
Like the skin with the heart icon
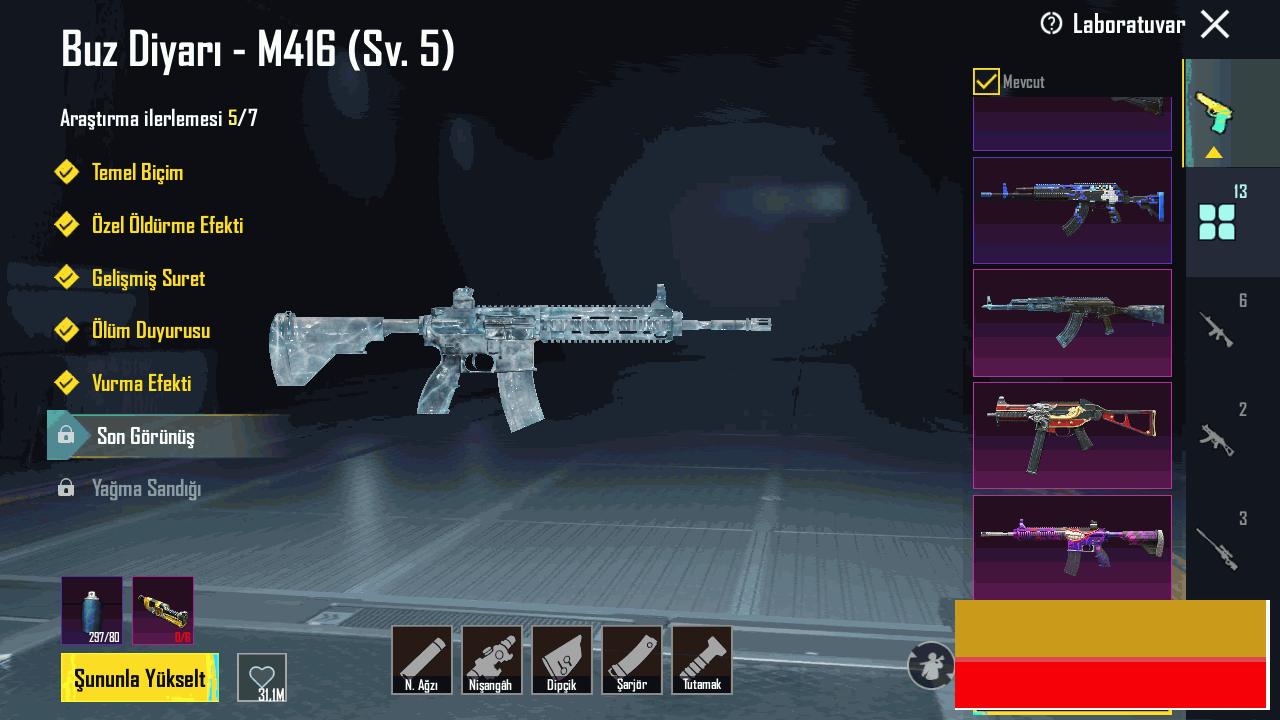262,677
